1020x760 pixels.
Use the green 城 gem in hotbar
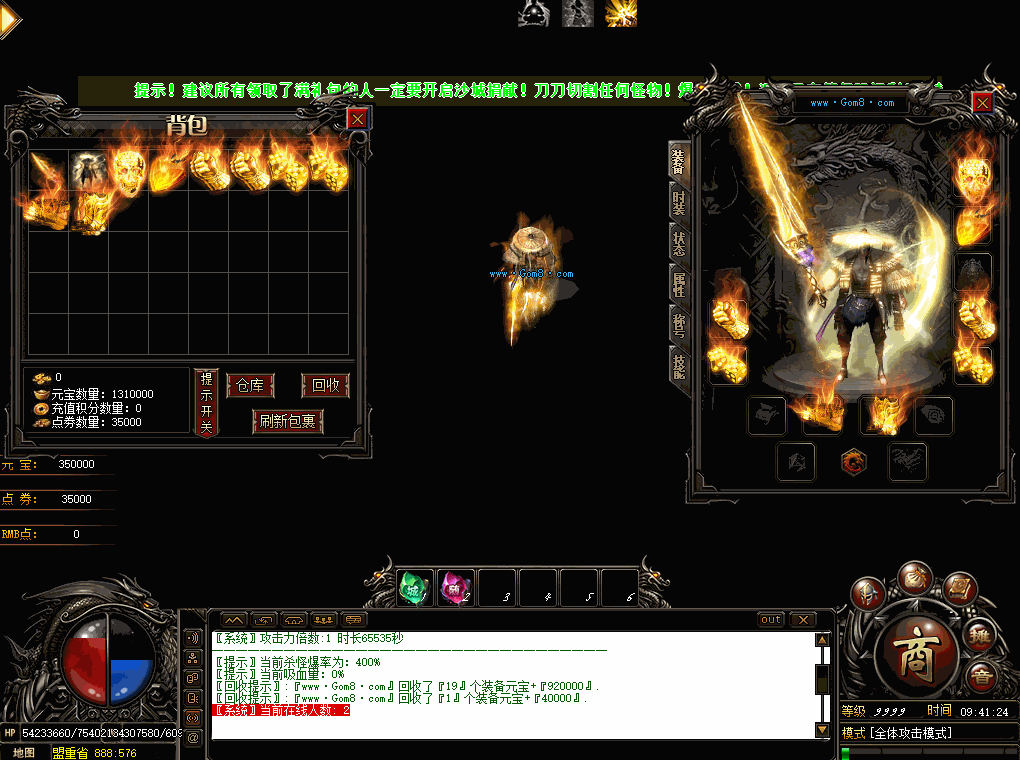coord(415,588)
